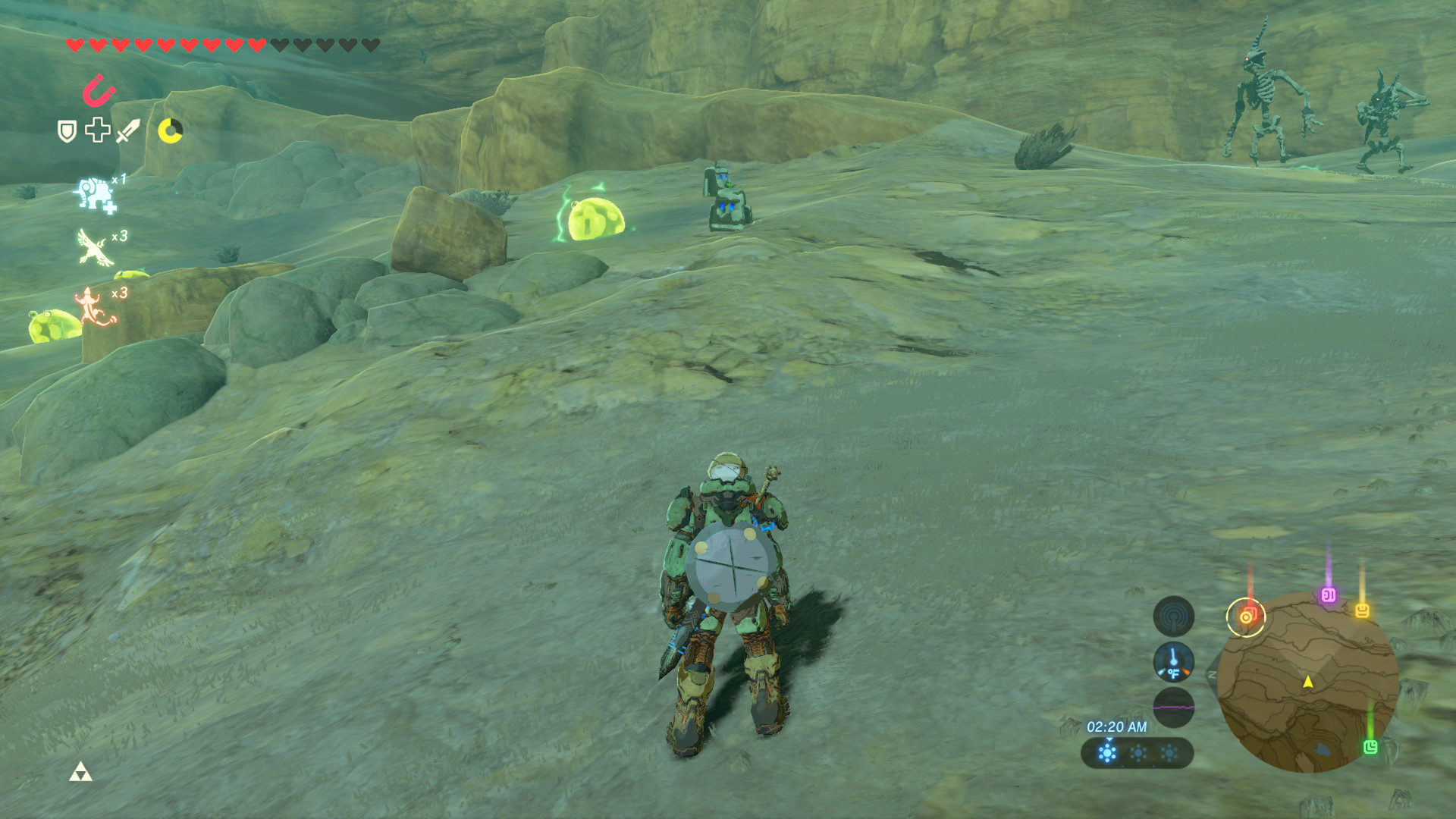Click the 02:20 AM time display

click(1118, 727)
